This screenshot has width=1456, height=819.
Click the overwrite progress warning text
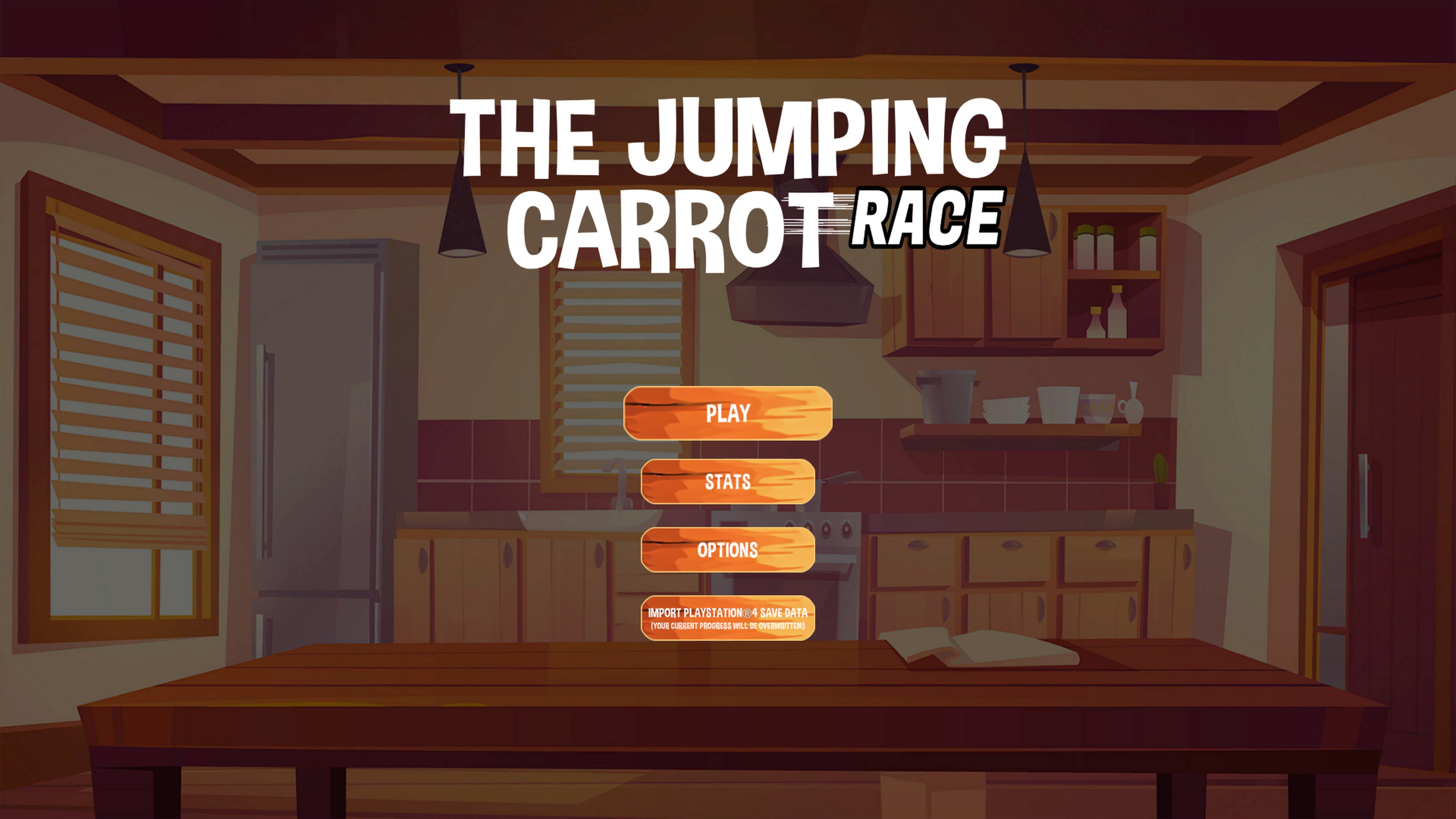[728, 626]
